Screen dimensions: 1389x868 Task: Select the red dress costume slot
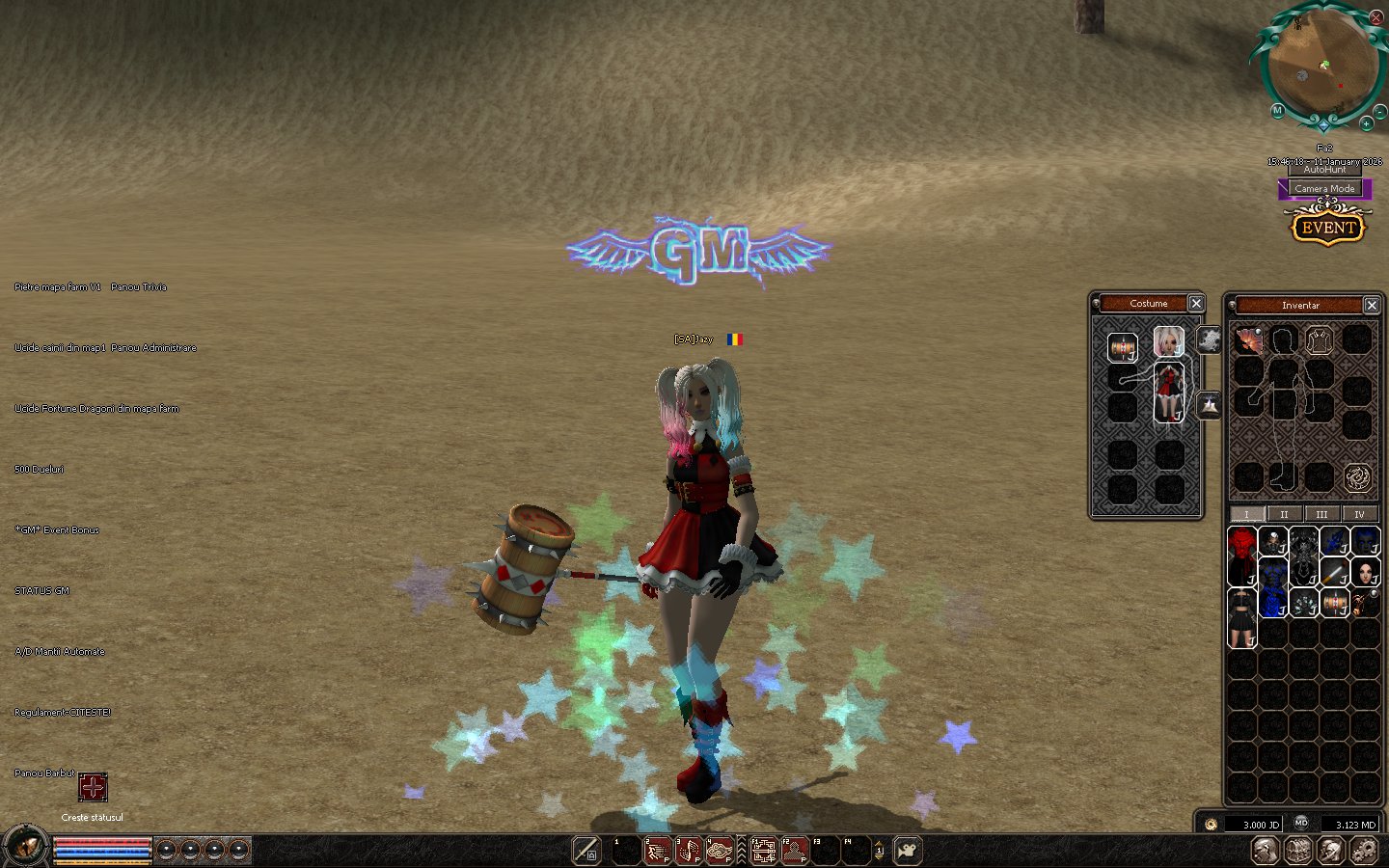click(1169, 393)
